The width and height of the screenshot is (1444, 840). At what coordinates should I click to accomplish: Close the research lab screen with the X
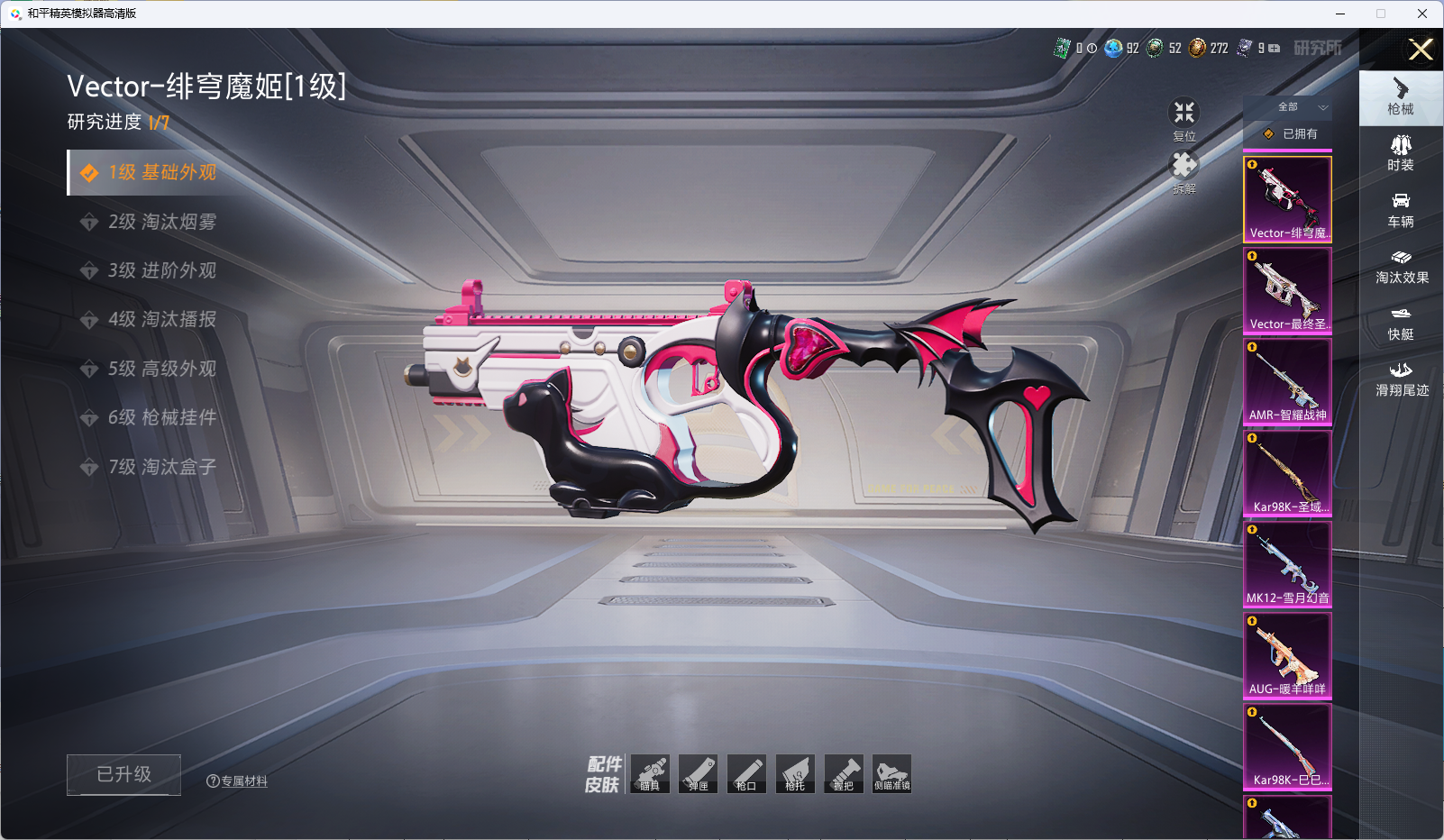pos(1421,50)
